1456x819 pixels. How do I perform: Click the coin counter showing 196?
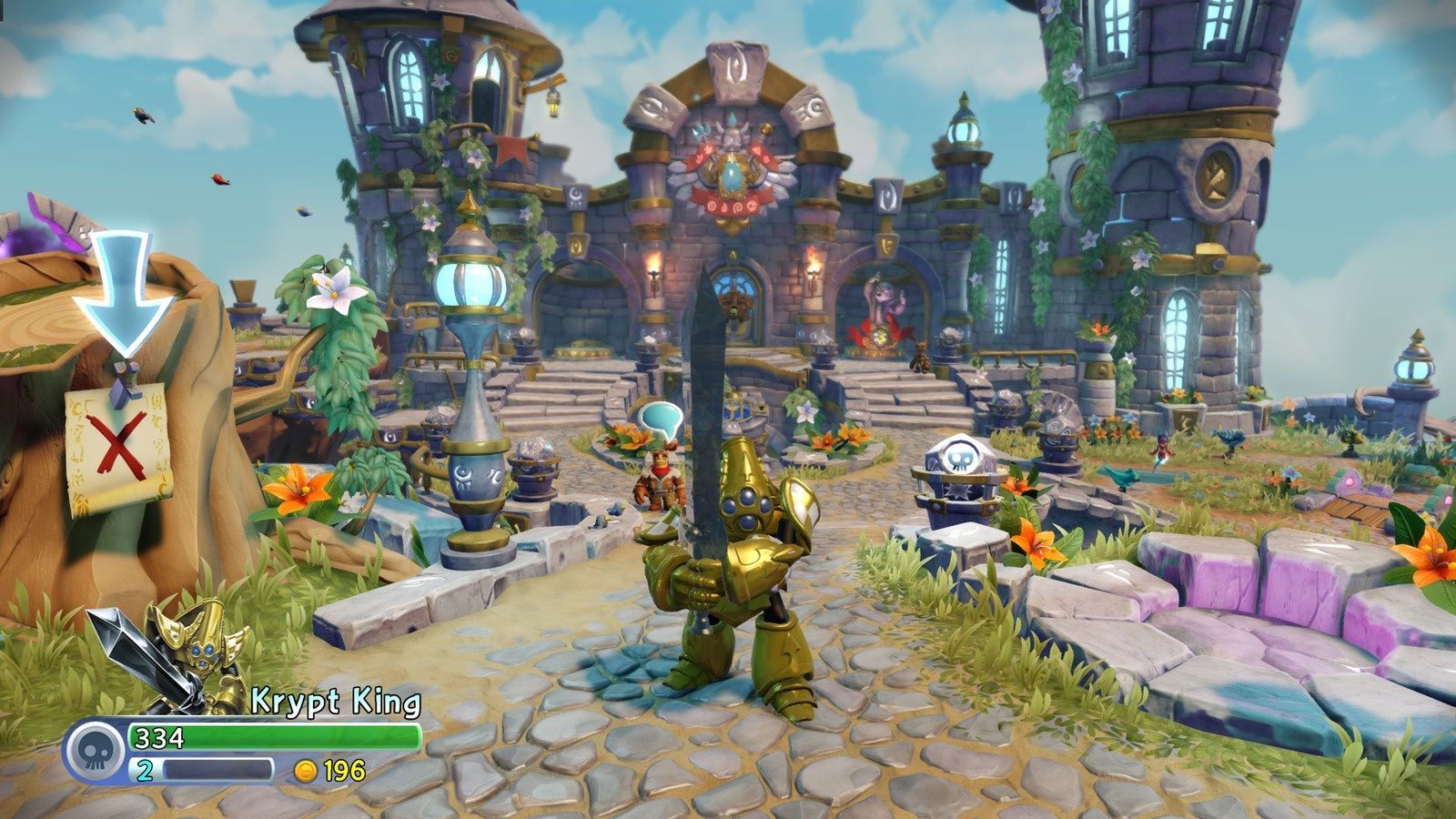(x=337, y=769)
